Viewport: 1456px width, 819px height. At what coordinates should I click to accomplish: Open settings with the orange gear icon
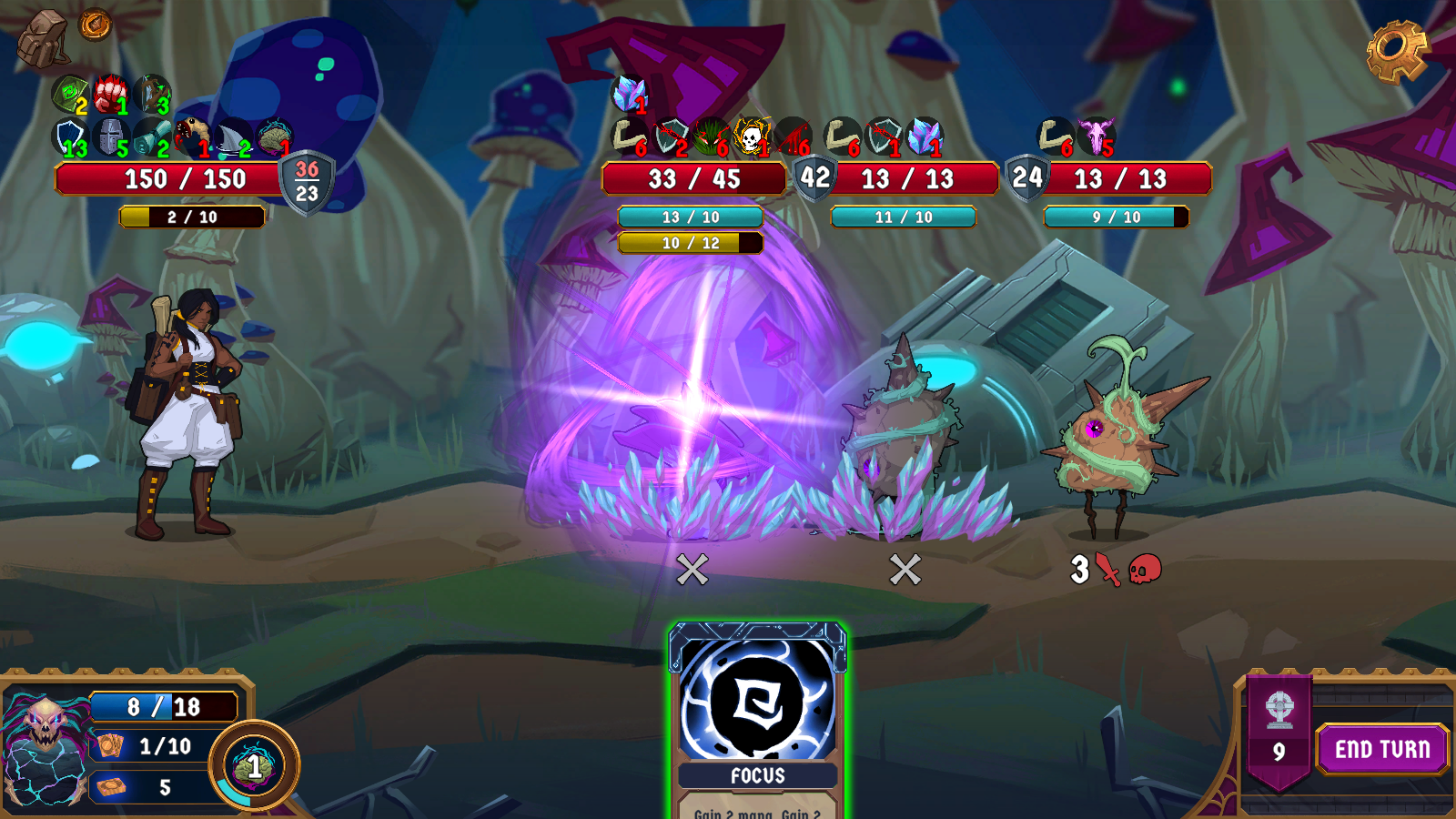(1397, 52)
